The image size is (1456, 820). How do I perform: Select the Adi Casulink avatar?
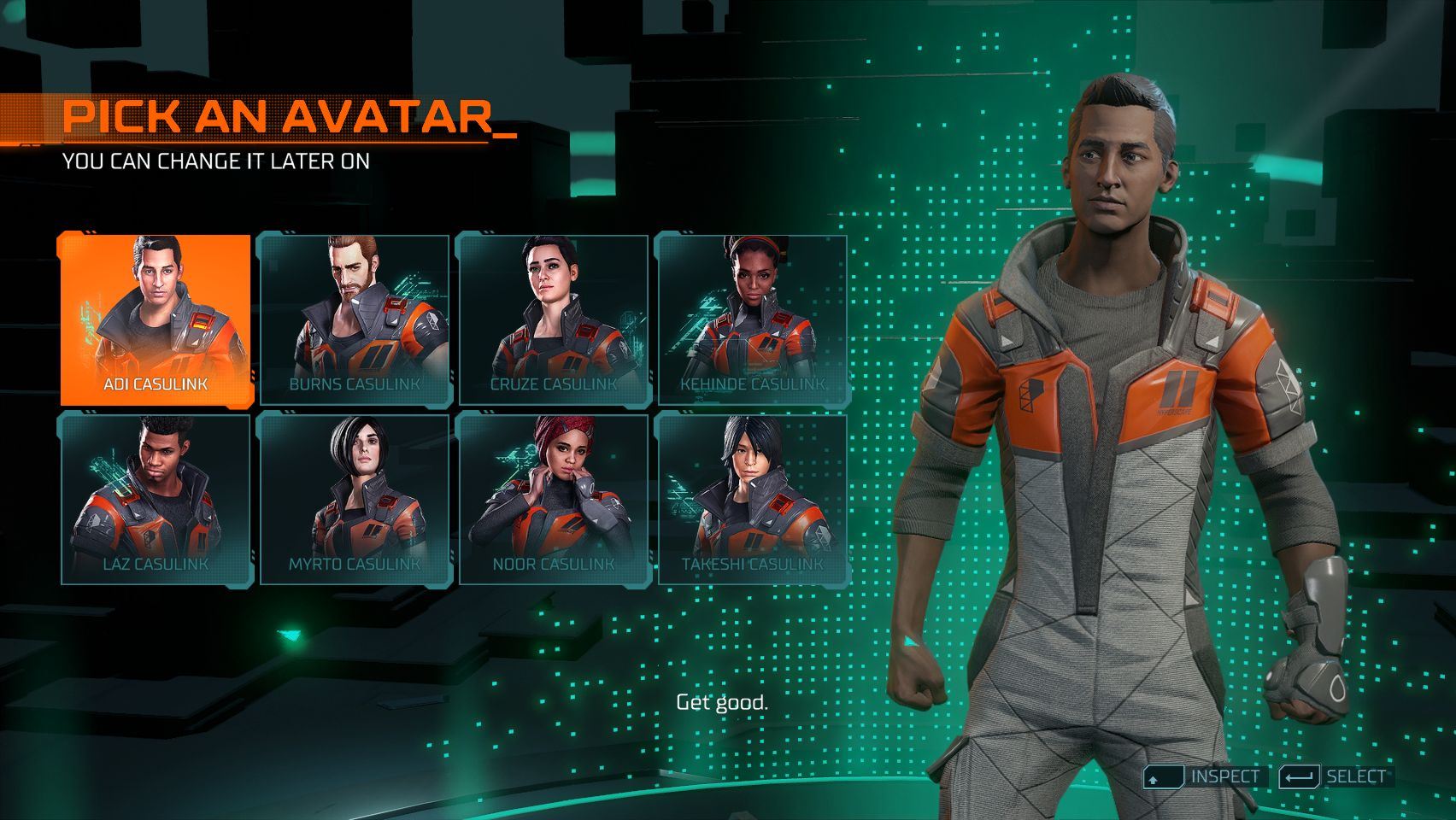156,319
